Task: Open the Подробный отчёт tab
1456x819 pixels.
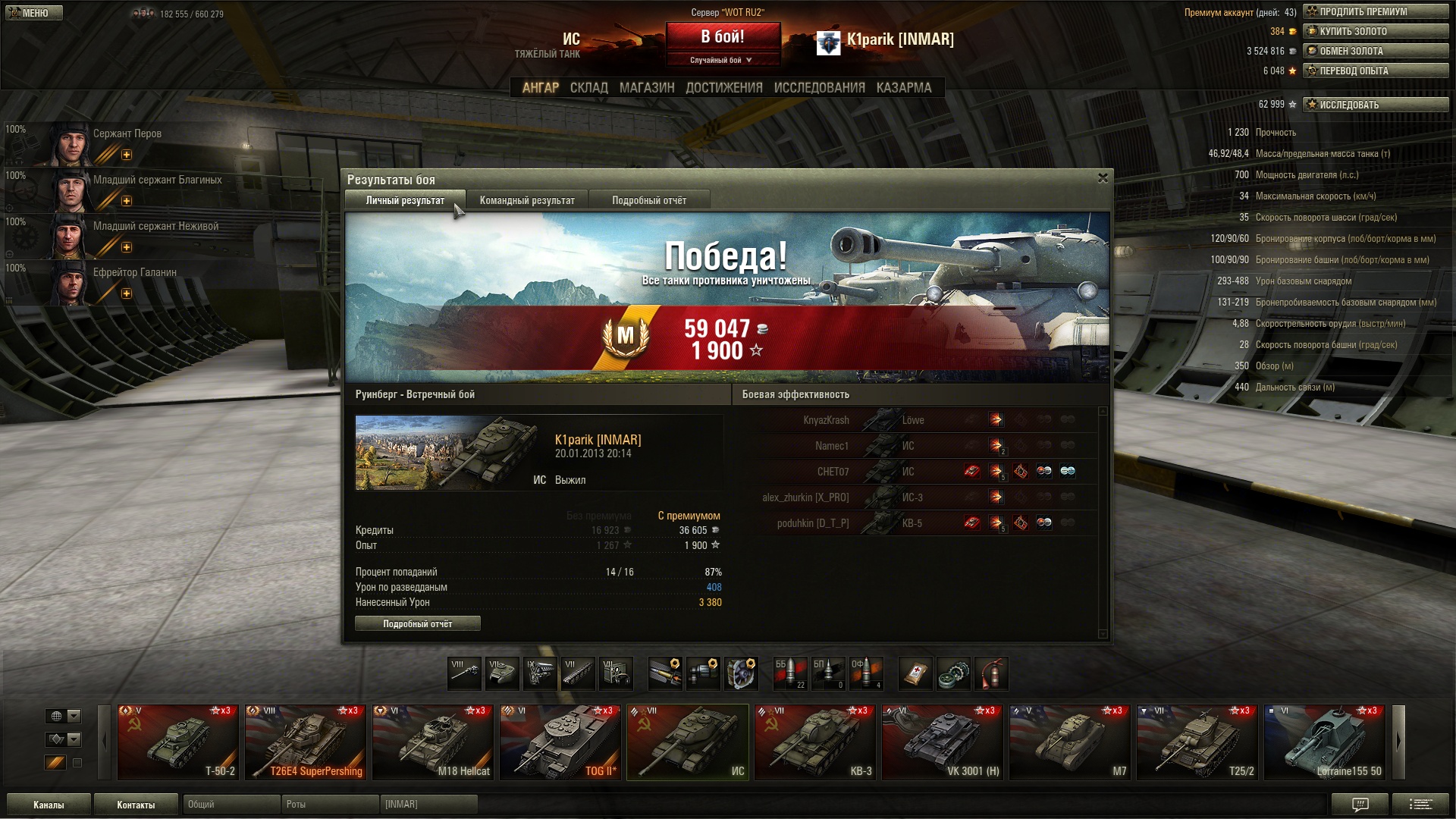Action: pyautogui.click(x=649, y=201)
